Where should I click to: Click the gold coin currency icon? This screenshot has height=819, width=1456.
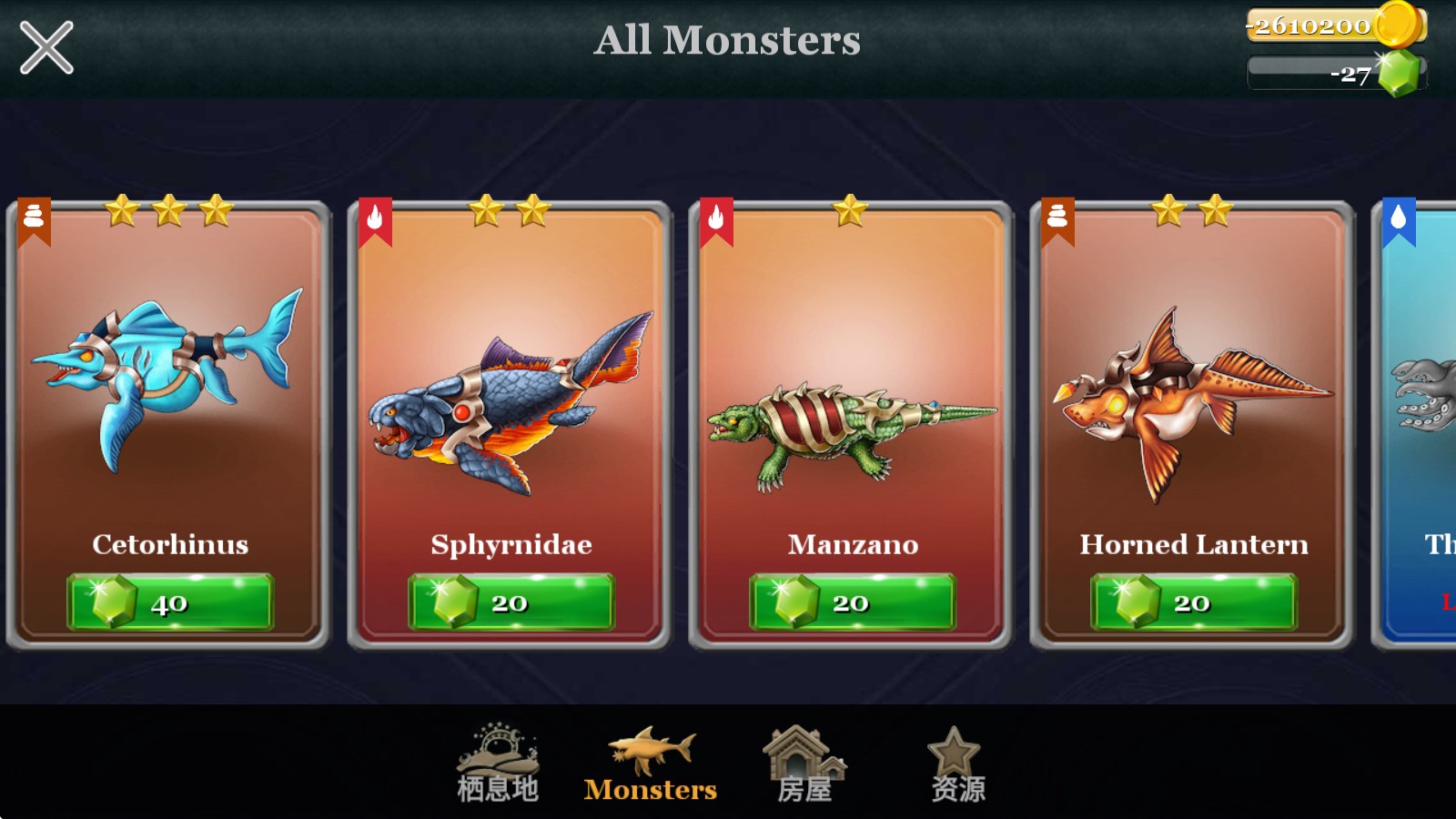coord(1397,25)
